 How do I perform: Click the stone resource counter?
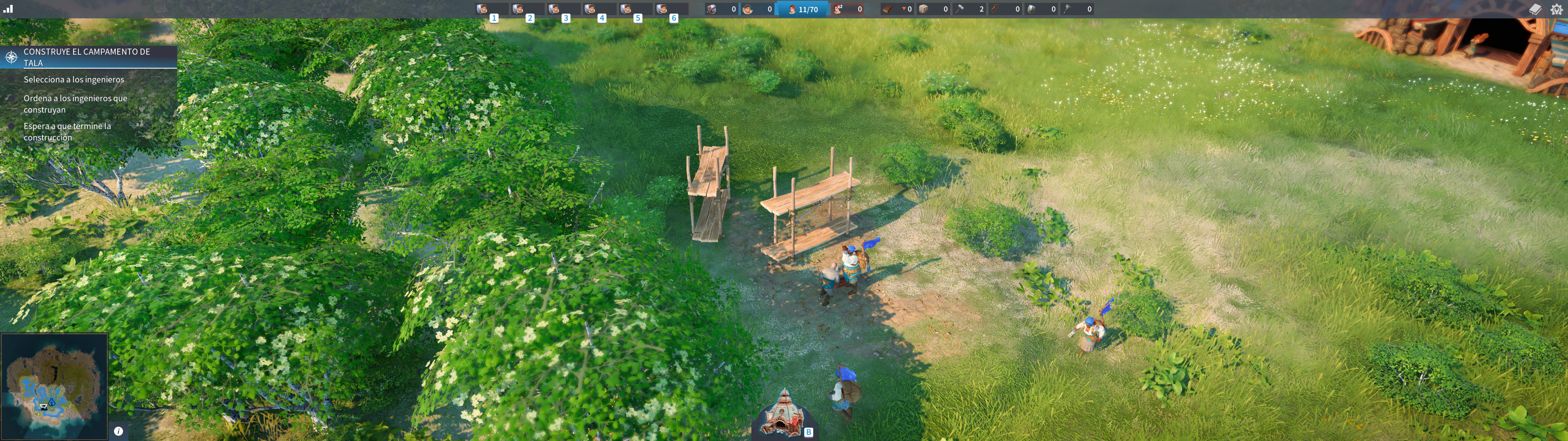click(x=933, y=9)
